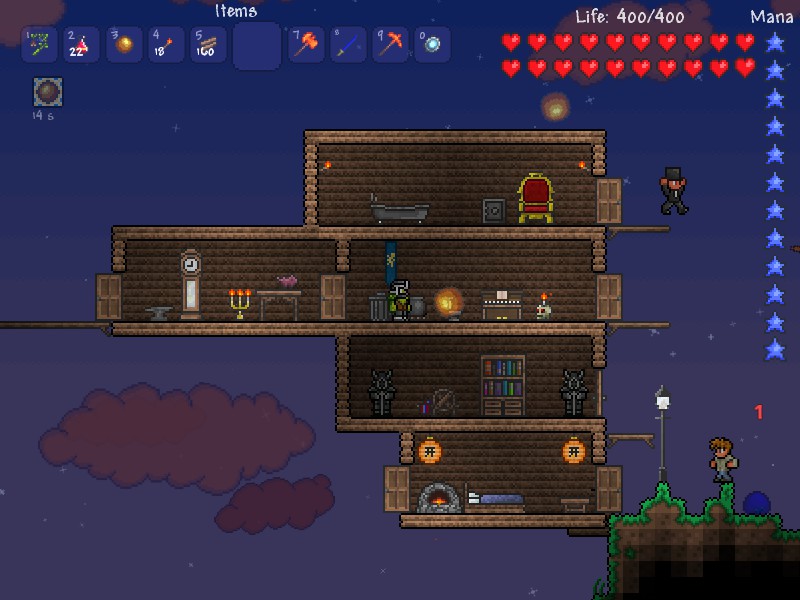Equip the molten pickaxe in slot 9
800x600 pixels.
point(390,45)
